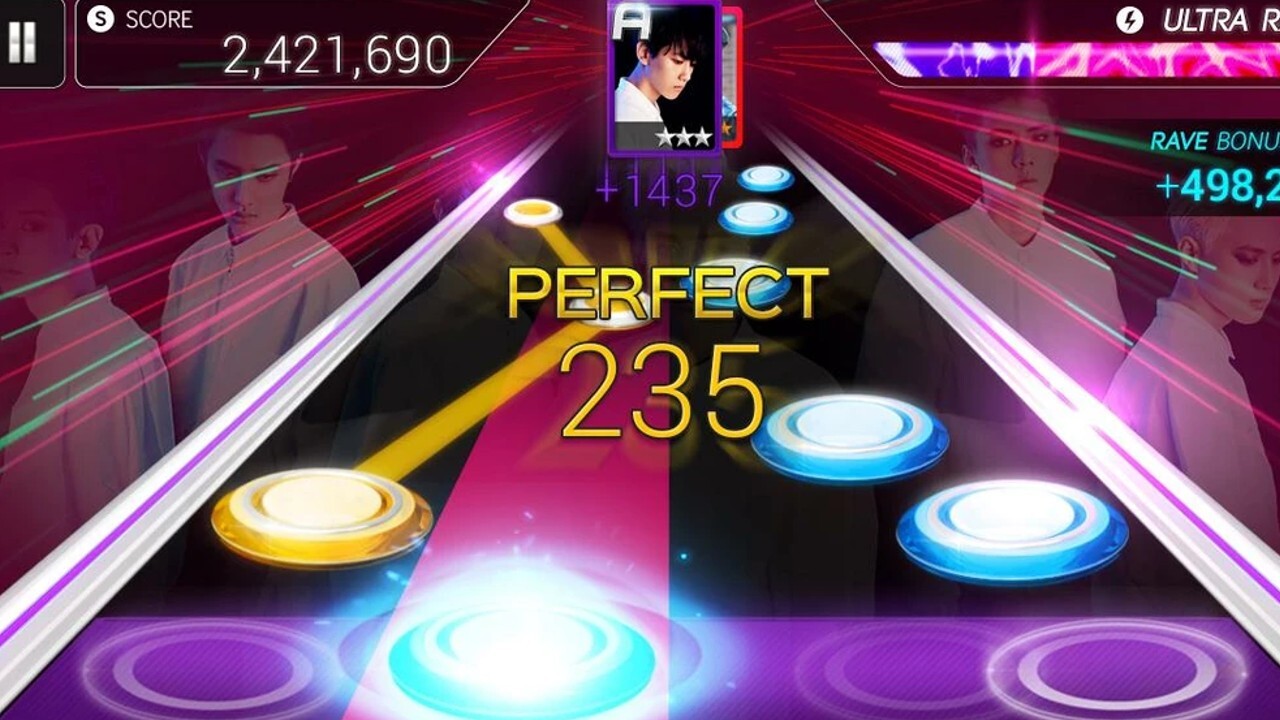Select the equipped member card portrait
The height and width of the screenshot is (720, 1280).
coord(662,70)
